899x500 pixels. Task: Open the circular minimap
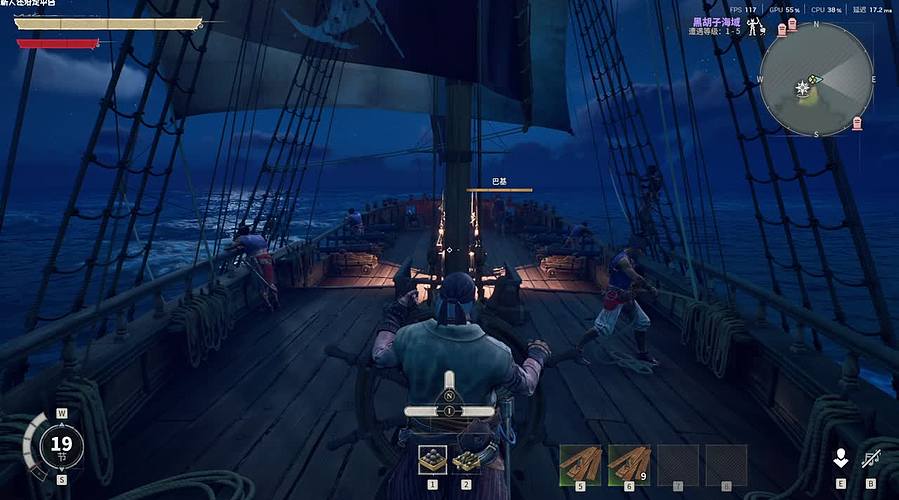[x=816, y=79]
